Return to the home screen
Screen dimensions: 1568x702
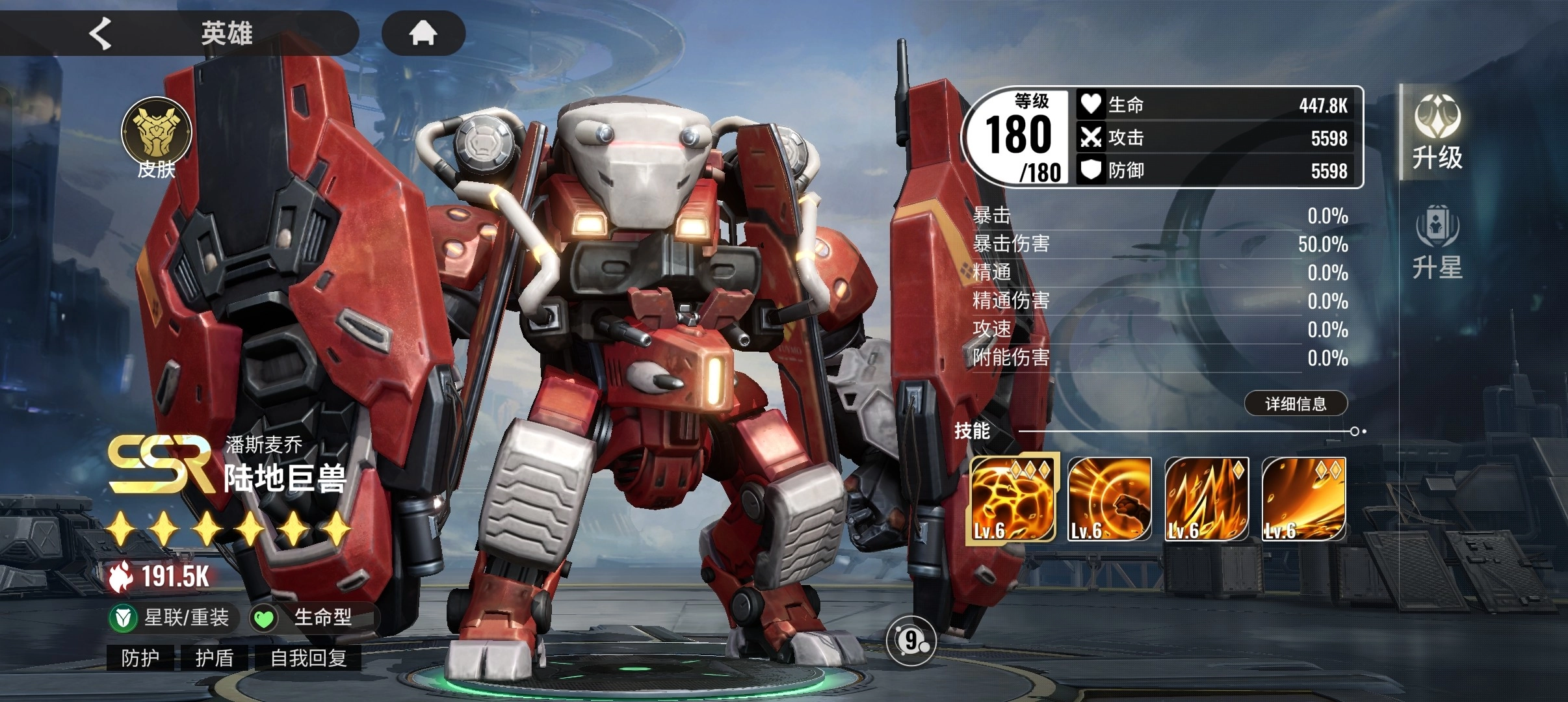423,32
